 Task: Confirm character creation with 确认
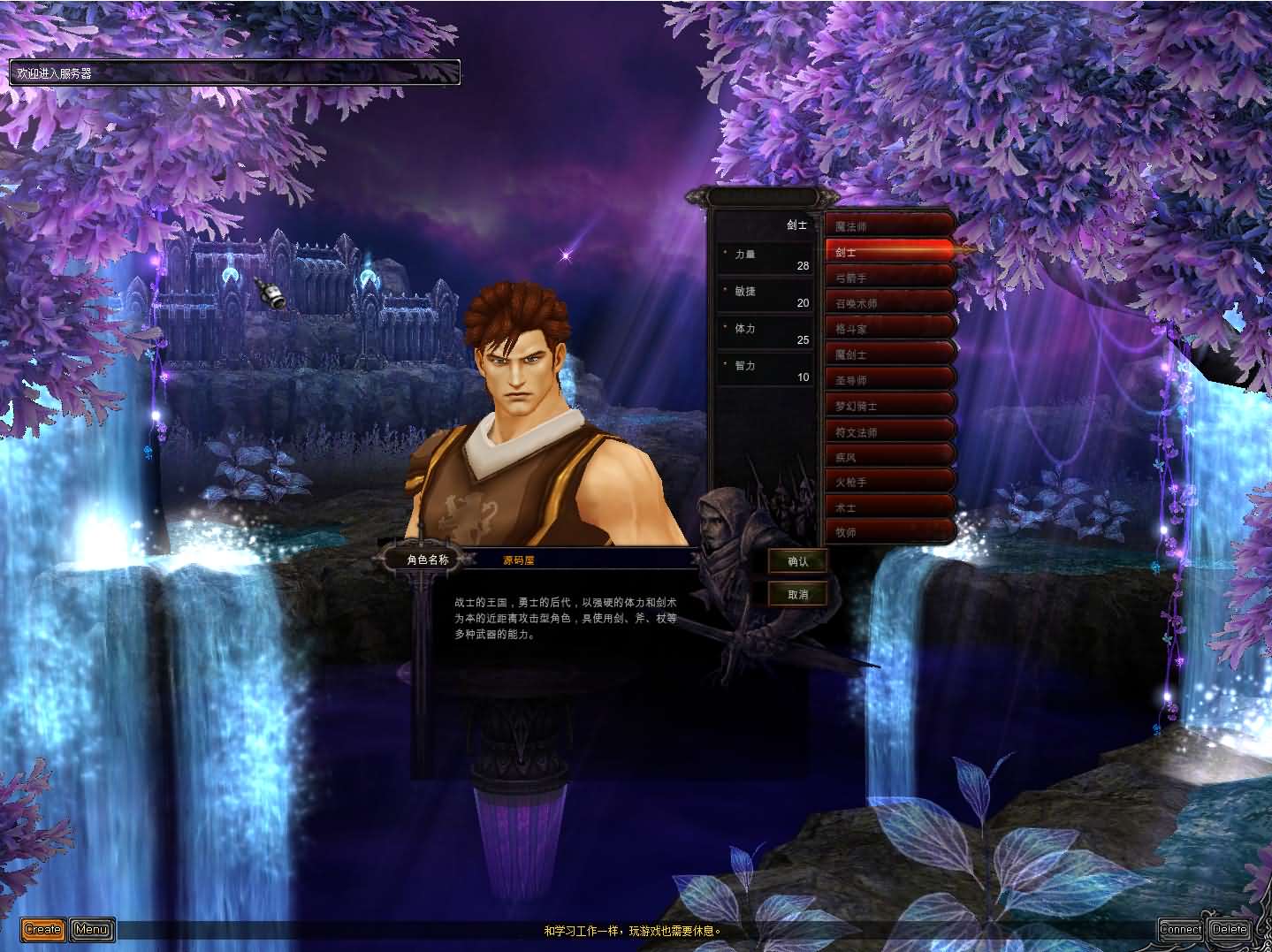(797, 561)
